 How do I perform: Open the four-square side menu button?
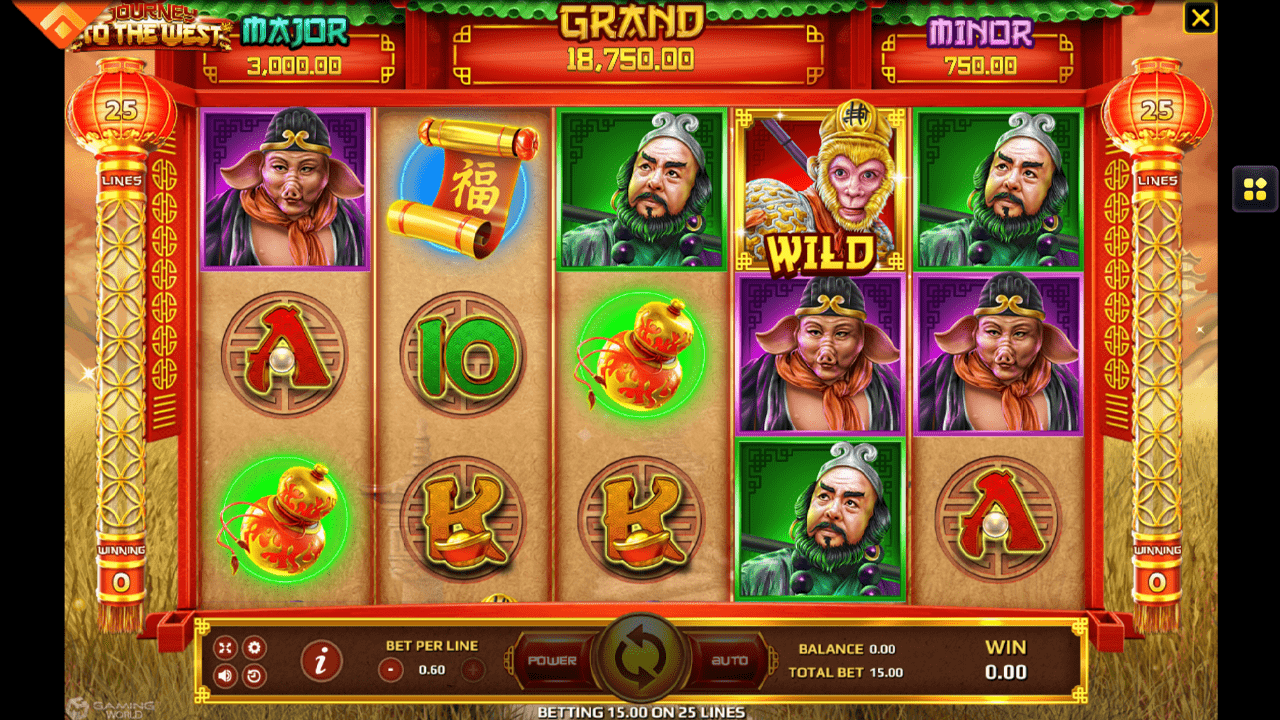click(1255, 188)
